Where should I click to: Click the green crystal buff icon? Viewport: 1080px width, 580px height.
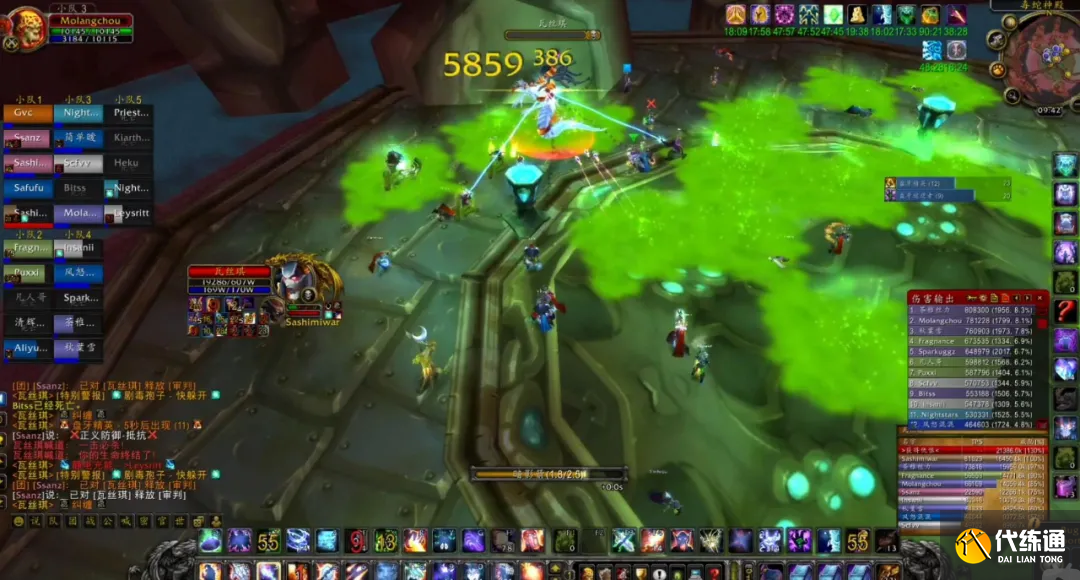(833, 15)
